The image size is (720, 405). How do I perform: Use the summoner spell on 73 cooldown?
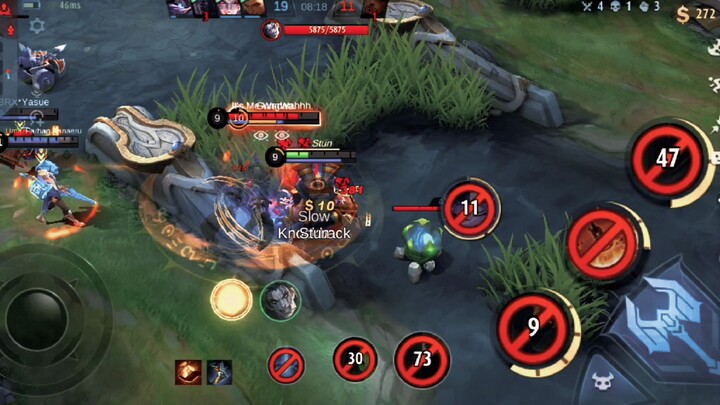[421, 360]
